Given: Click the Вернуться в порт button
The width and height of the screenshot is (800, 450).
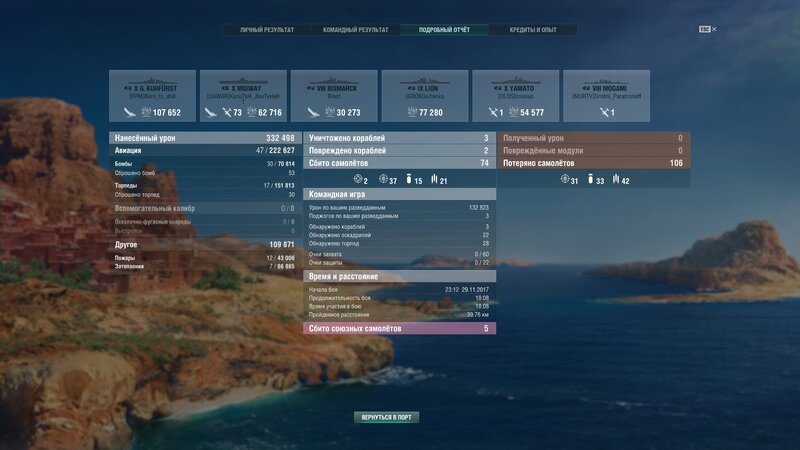Looking at the screenshot, I should [386, 417].
